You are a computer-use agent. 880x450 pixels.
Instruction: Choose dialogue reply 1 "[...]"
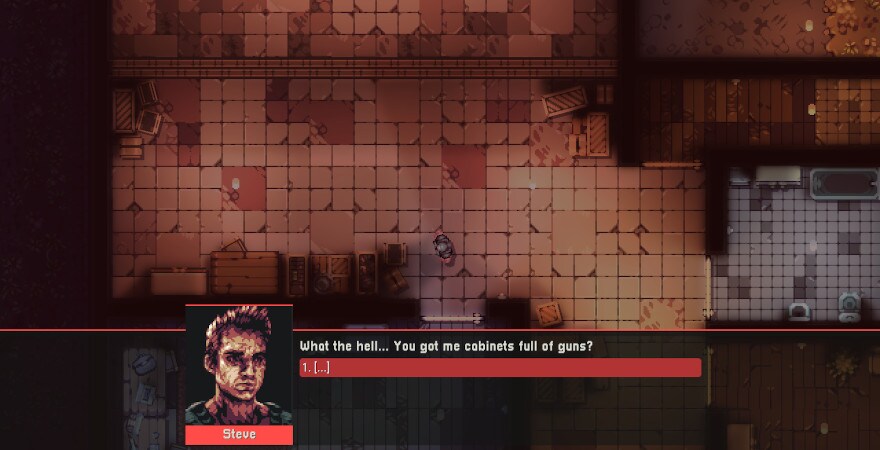(x=500, y=368)
